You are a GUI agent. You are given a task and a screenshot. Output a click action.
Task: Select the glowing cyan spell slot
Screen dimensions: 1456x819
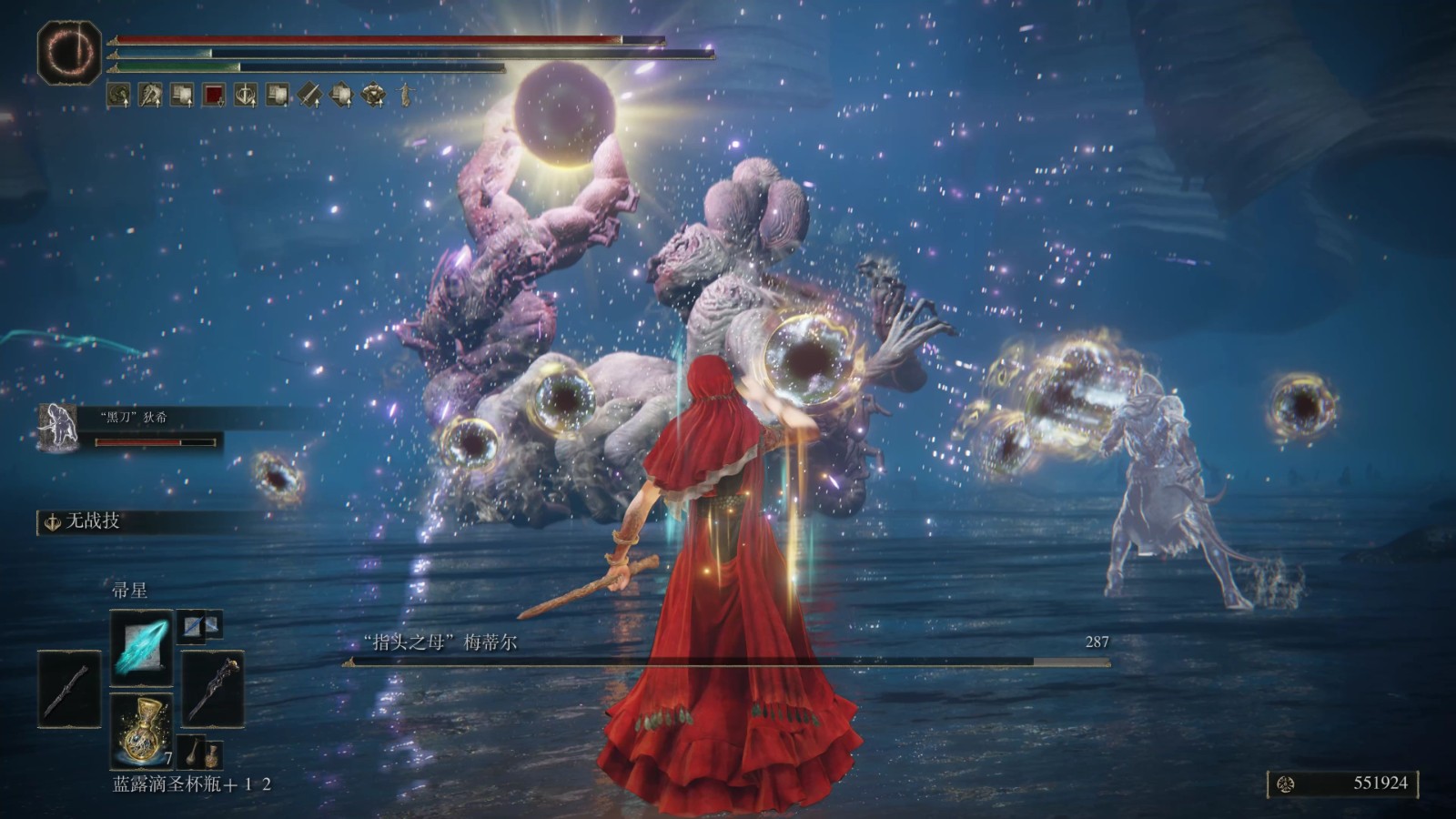coord(141,647)
